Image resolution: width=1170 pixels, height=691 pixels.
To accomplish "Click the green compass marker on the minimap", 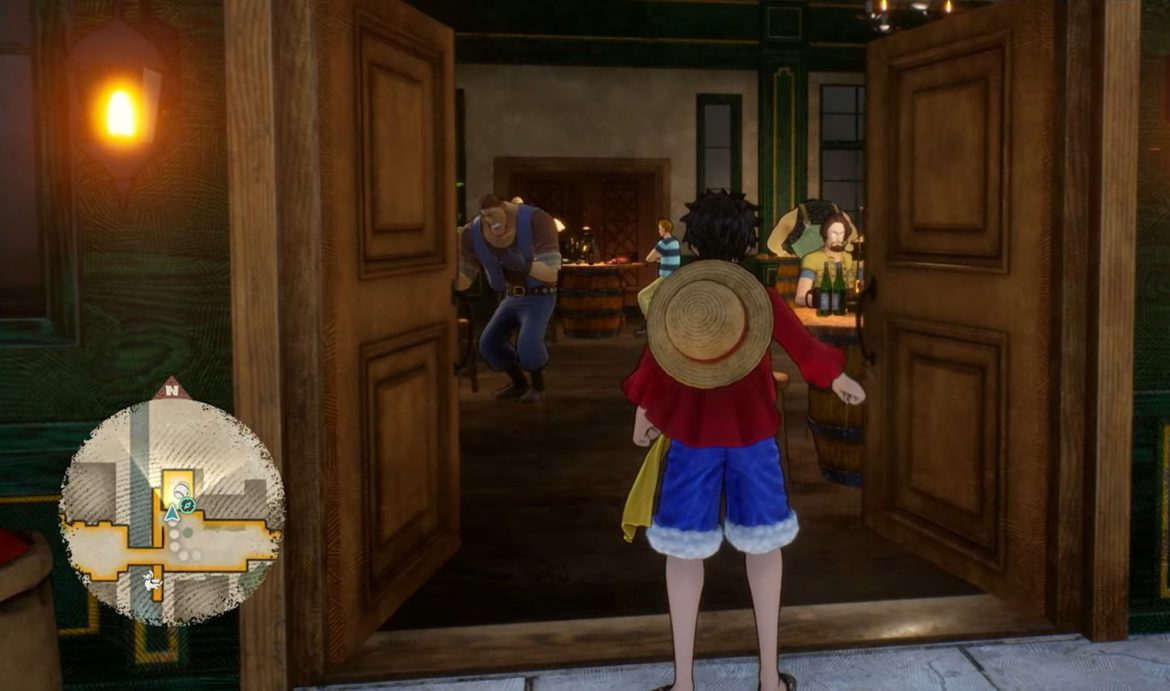I will 187,506.
